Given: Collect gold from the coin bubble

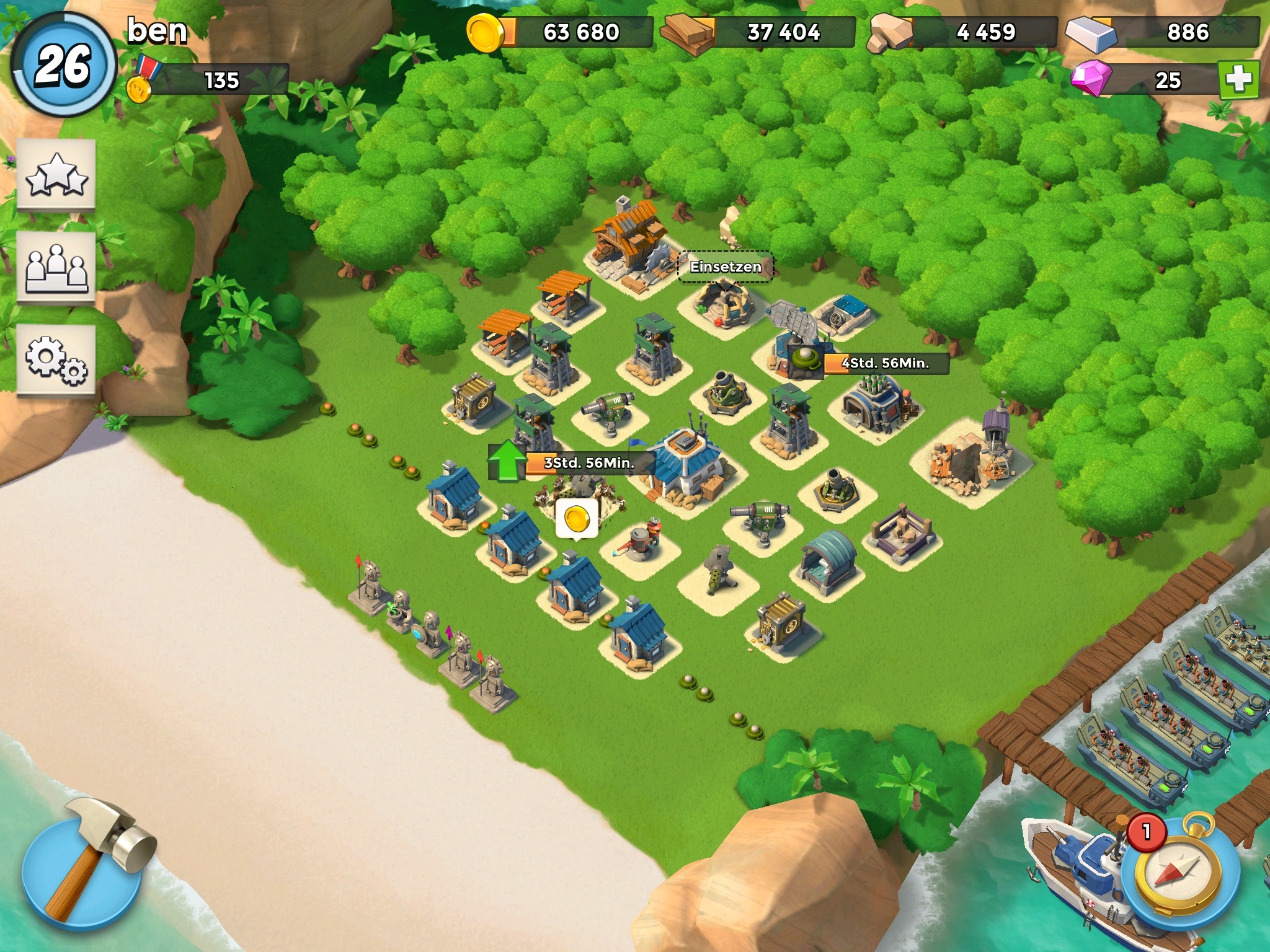Looking at the screenshot, I should (577, 518).
